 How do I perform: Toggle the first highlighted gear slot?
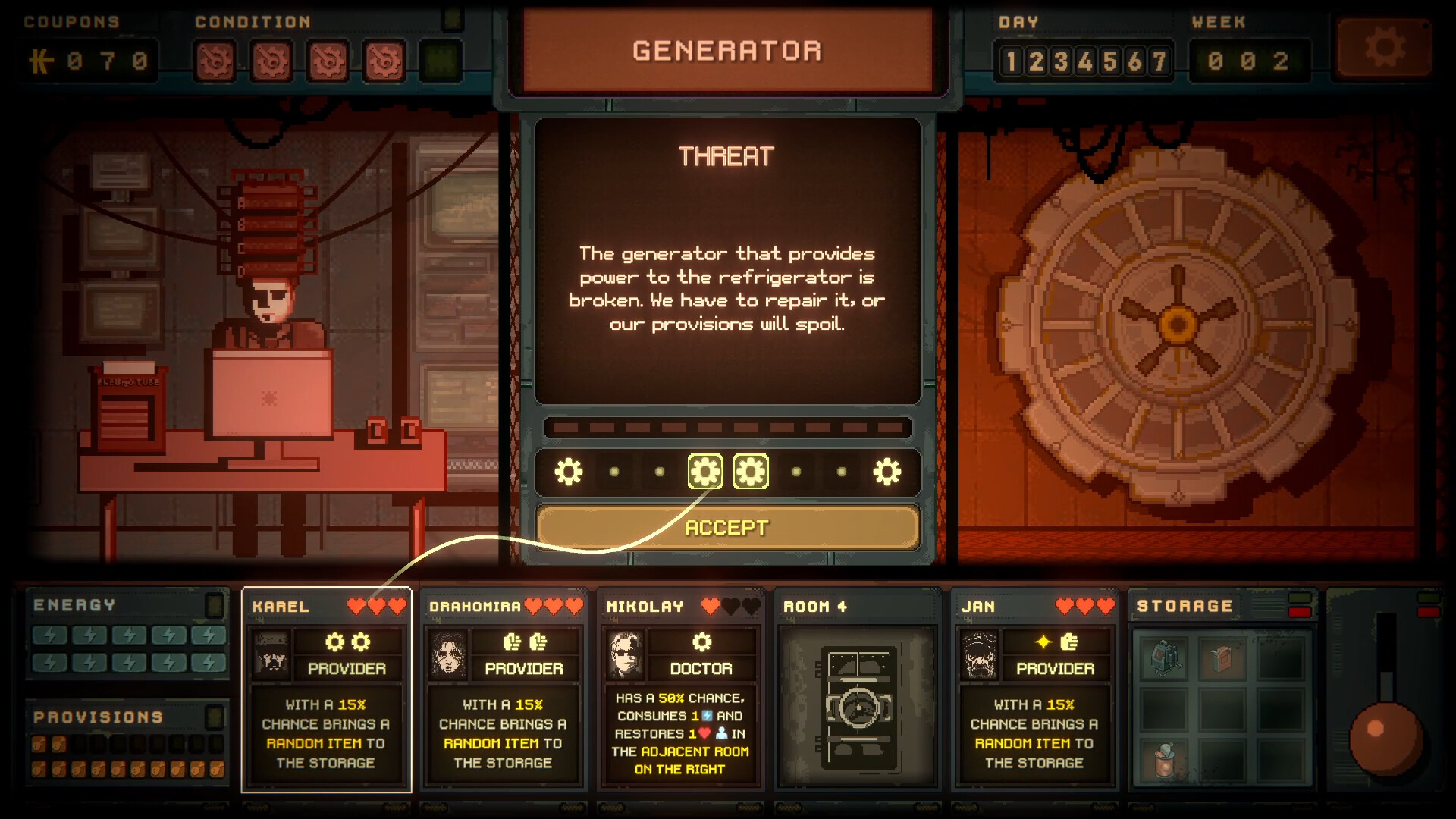tap(705, 471)
